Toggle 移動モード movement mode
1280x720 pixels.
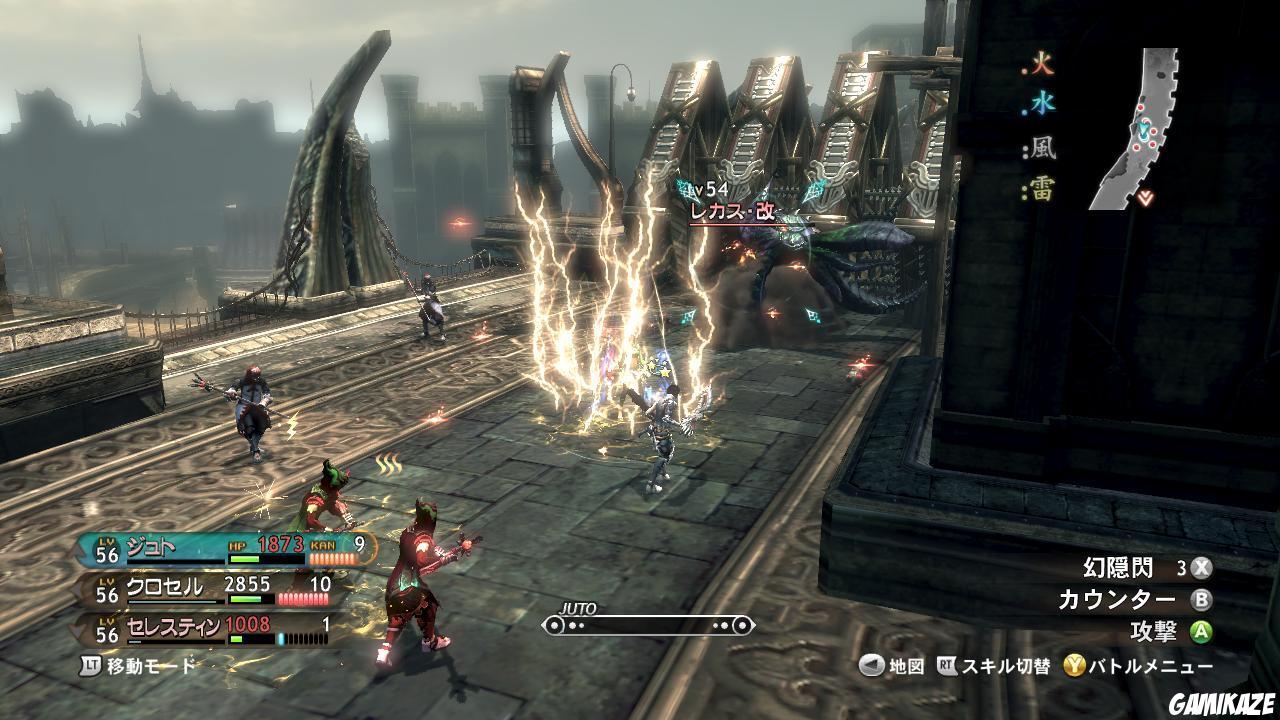139,665
